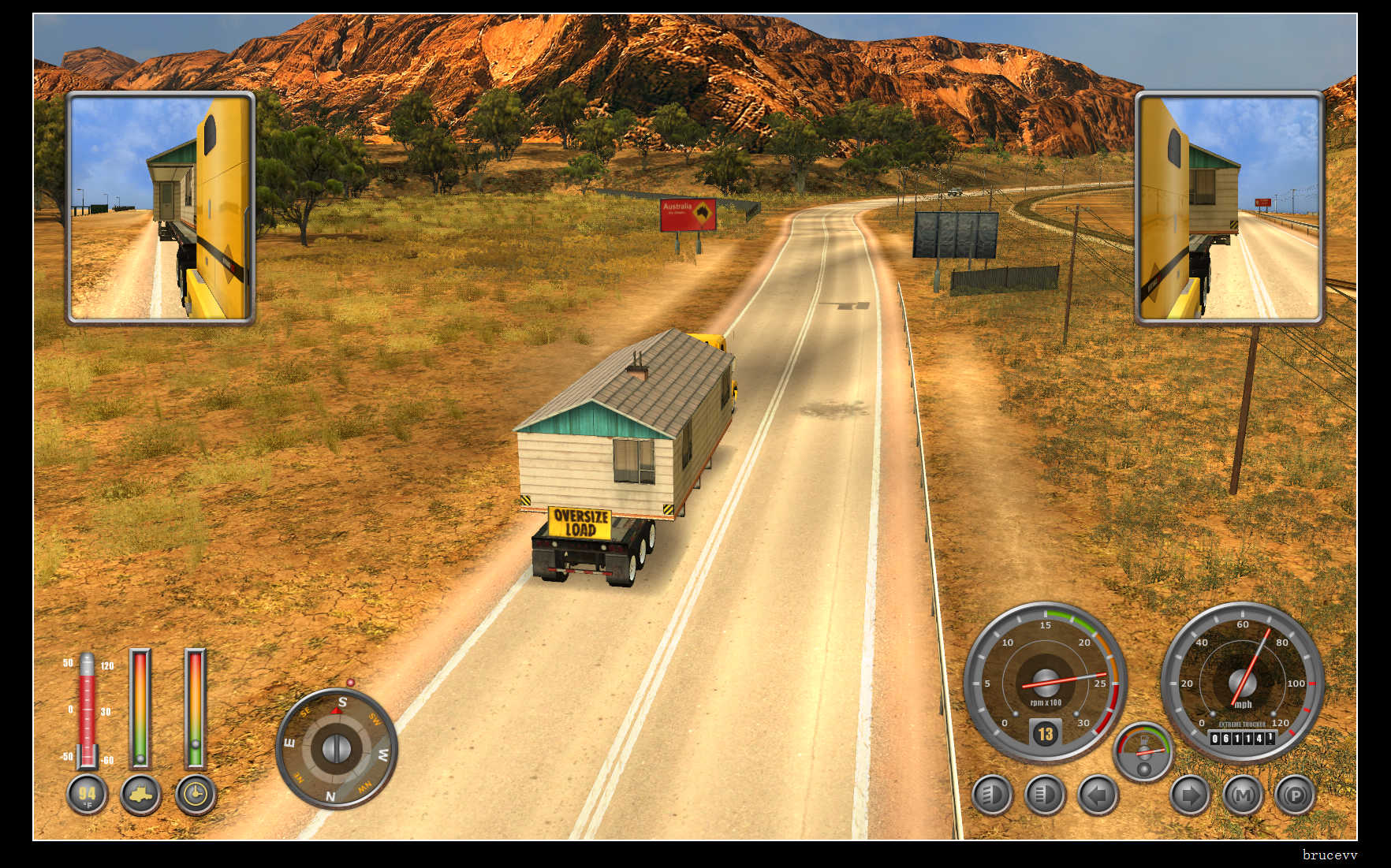1391x868 pixels.
Task: Activate the left turn signal arrow
Action: pyautogui.click(x=1098, y=795)
